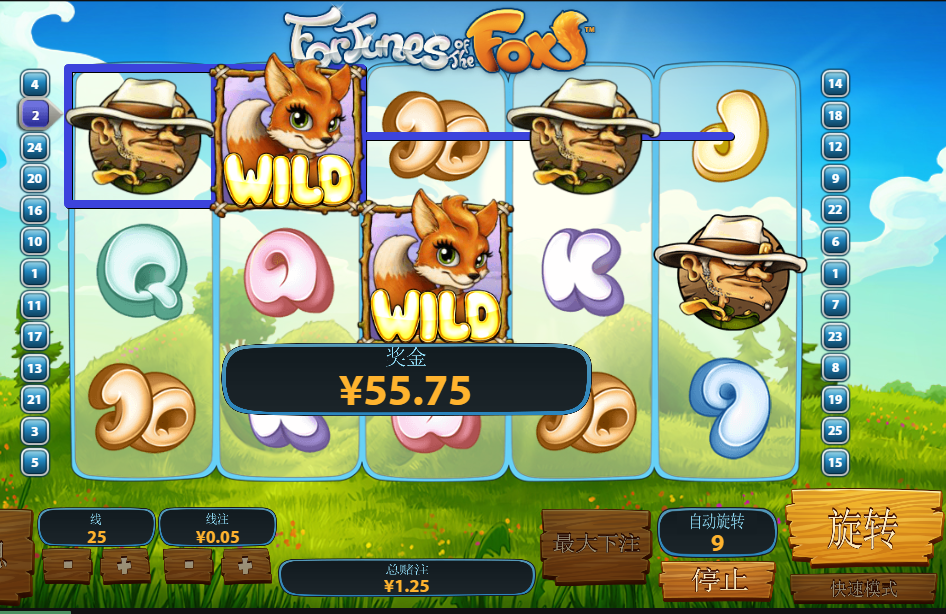
Task: Select payline number 14
Action: (835, 84)
